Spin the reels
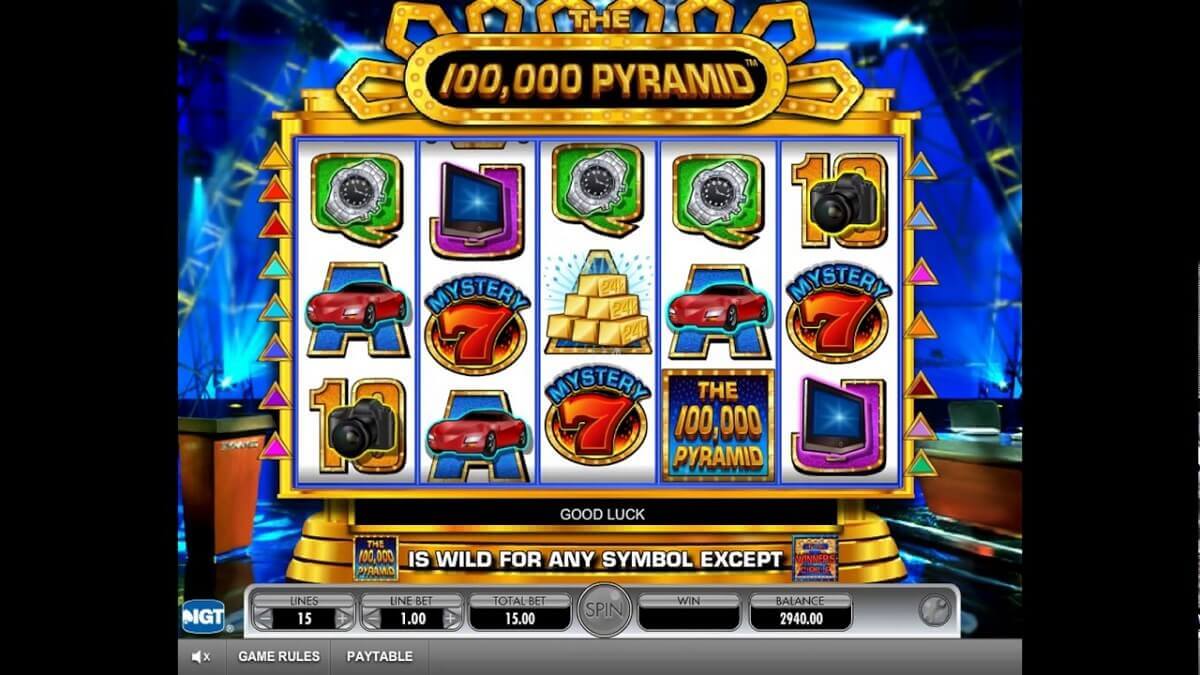Viewport: 1200px width, 675px height. 604,610
